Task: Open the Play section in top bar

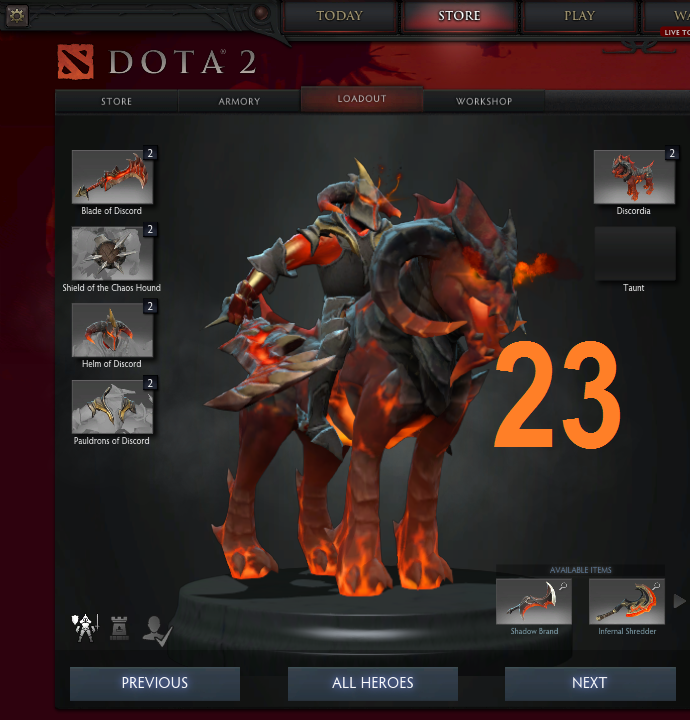Action: [579, 16]
